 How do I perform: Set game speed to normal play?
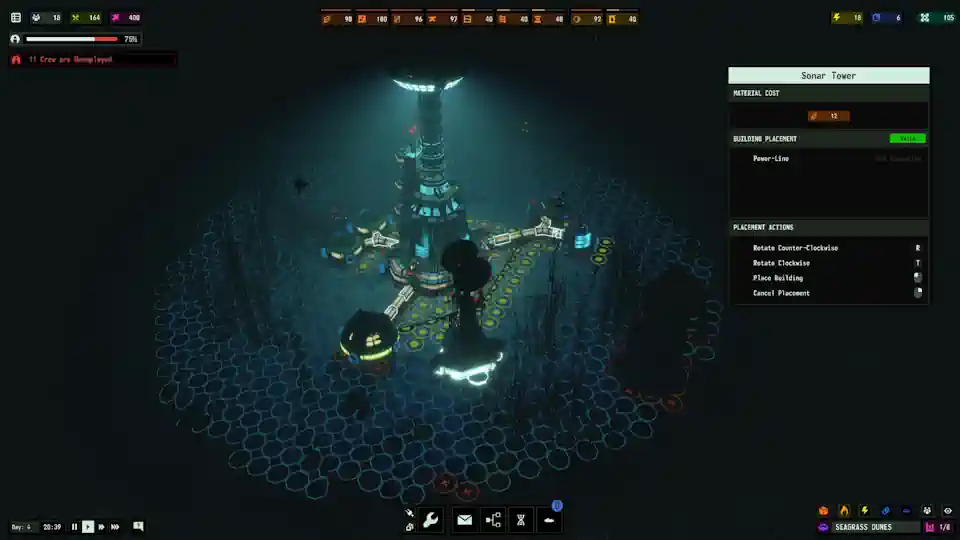coord(88,527)
